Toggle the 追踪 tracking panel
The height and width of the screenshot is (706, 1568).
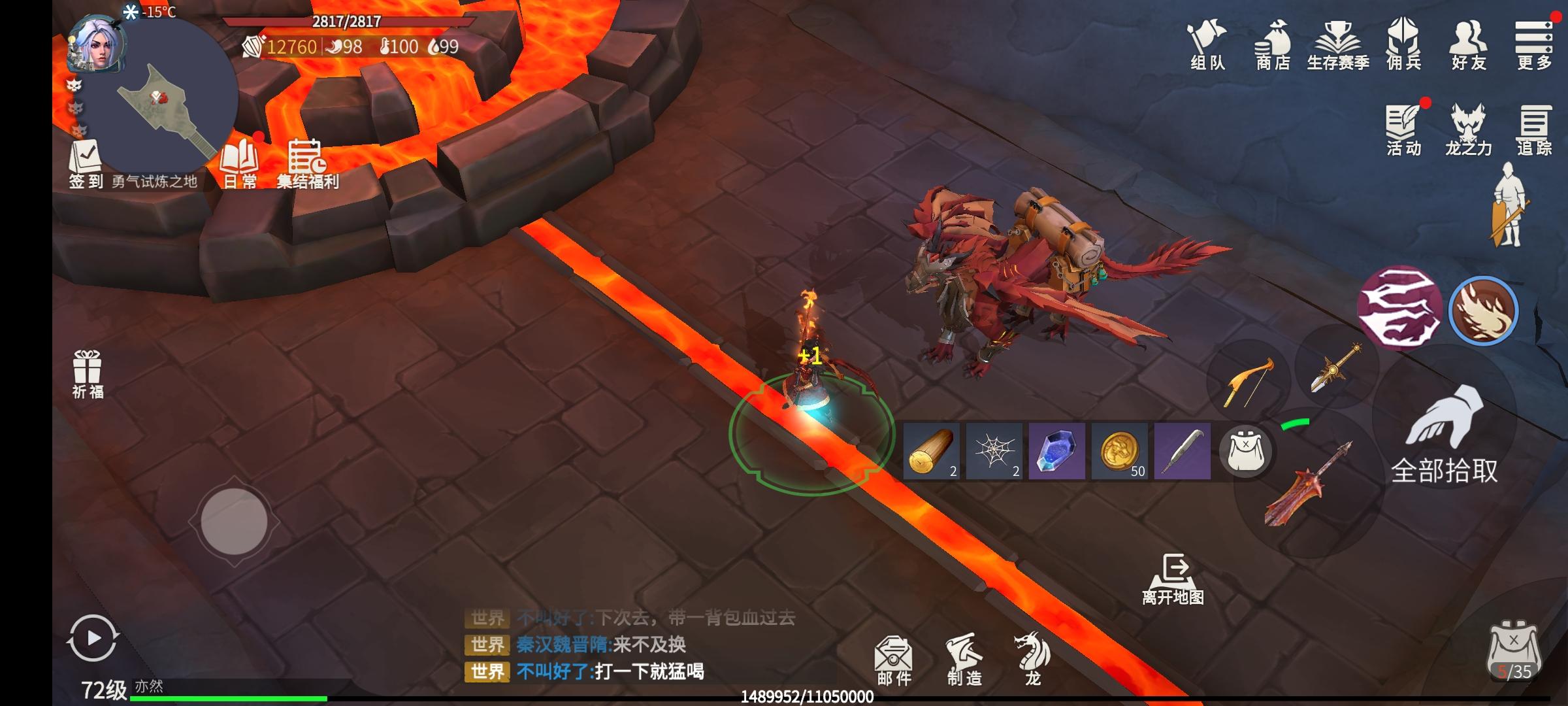point(1533,129)
